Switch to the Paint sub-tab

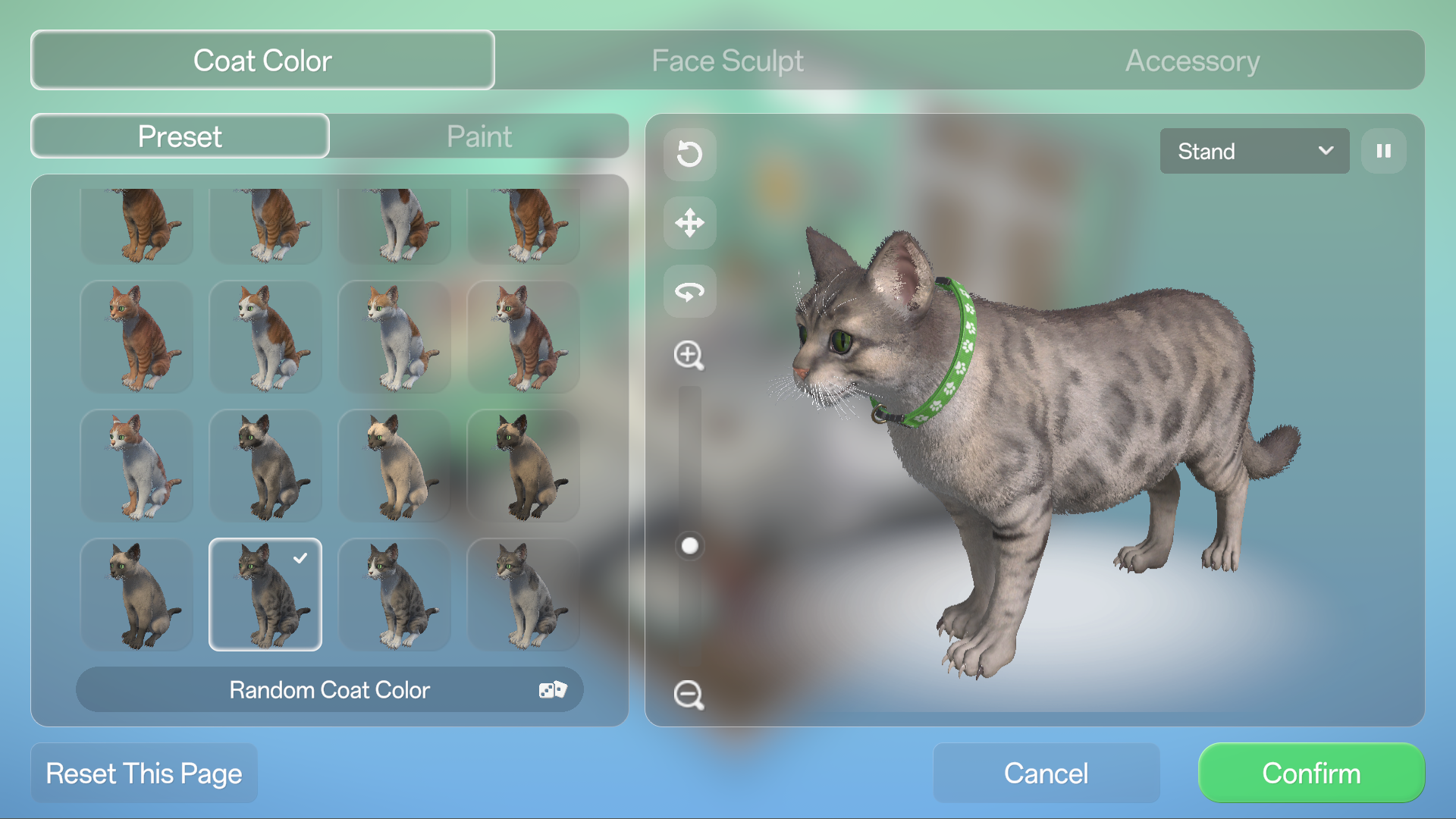[479, 136]
